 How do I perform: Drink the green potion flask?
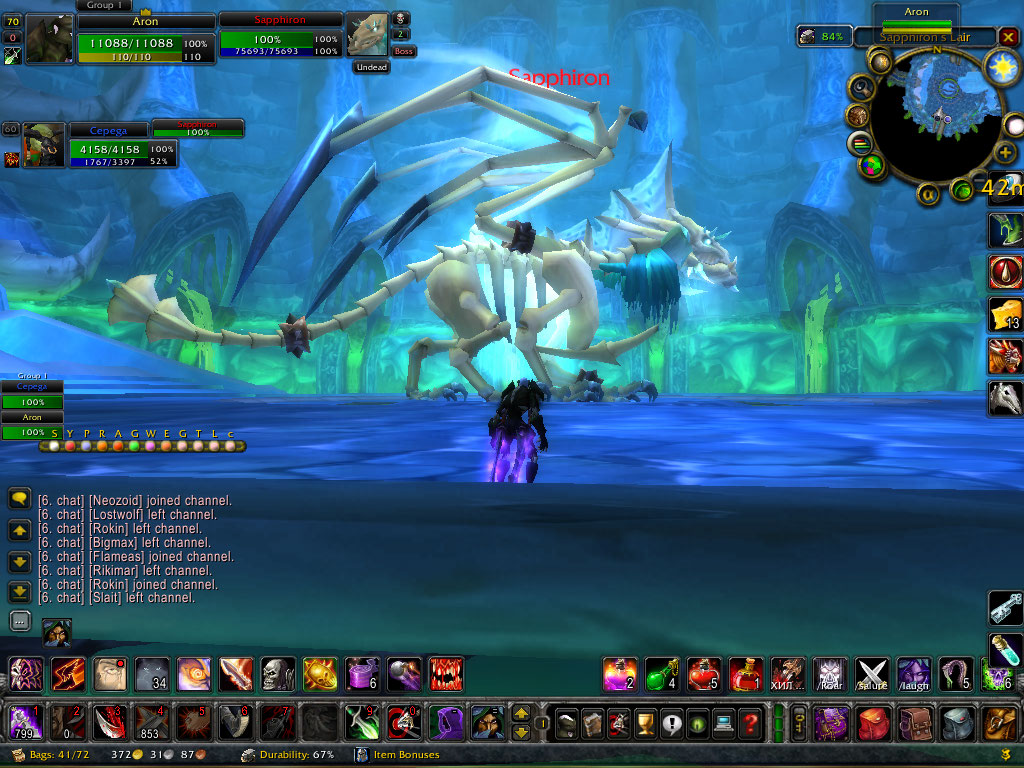point(662,674)
